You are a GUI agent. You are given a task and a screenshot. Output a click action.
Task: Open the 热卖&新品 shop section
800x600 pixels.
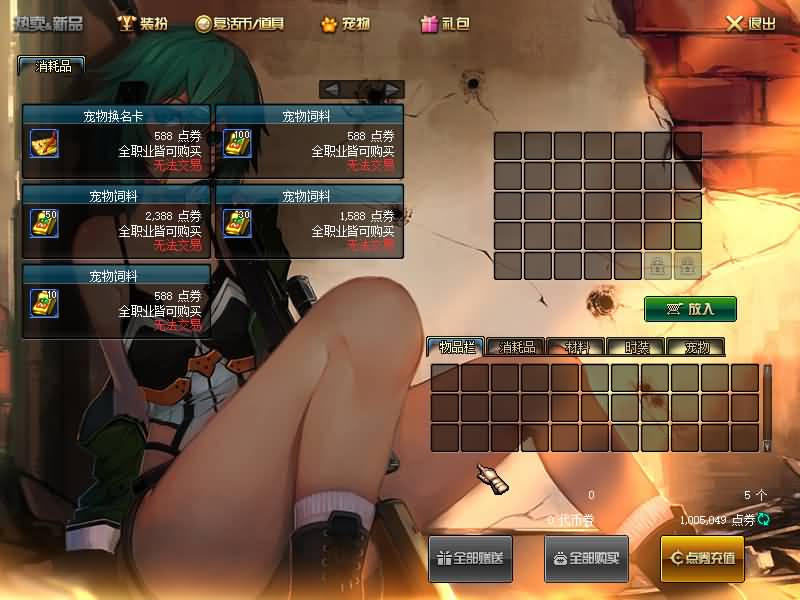(48, 23)
